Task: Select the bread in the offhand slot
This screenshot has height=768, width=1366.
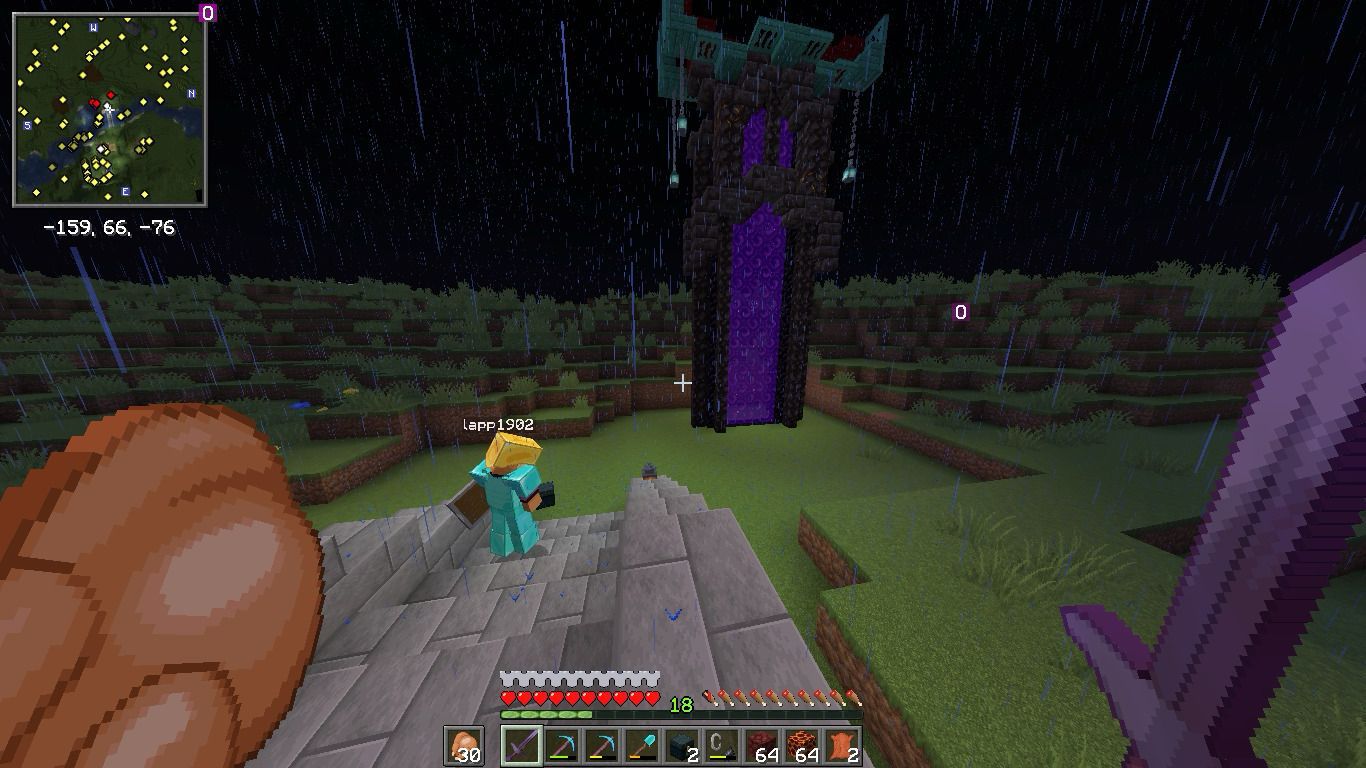Action: [x=464, y=746]
